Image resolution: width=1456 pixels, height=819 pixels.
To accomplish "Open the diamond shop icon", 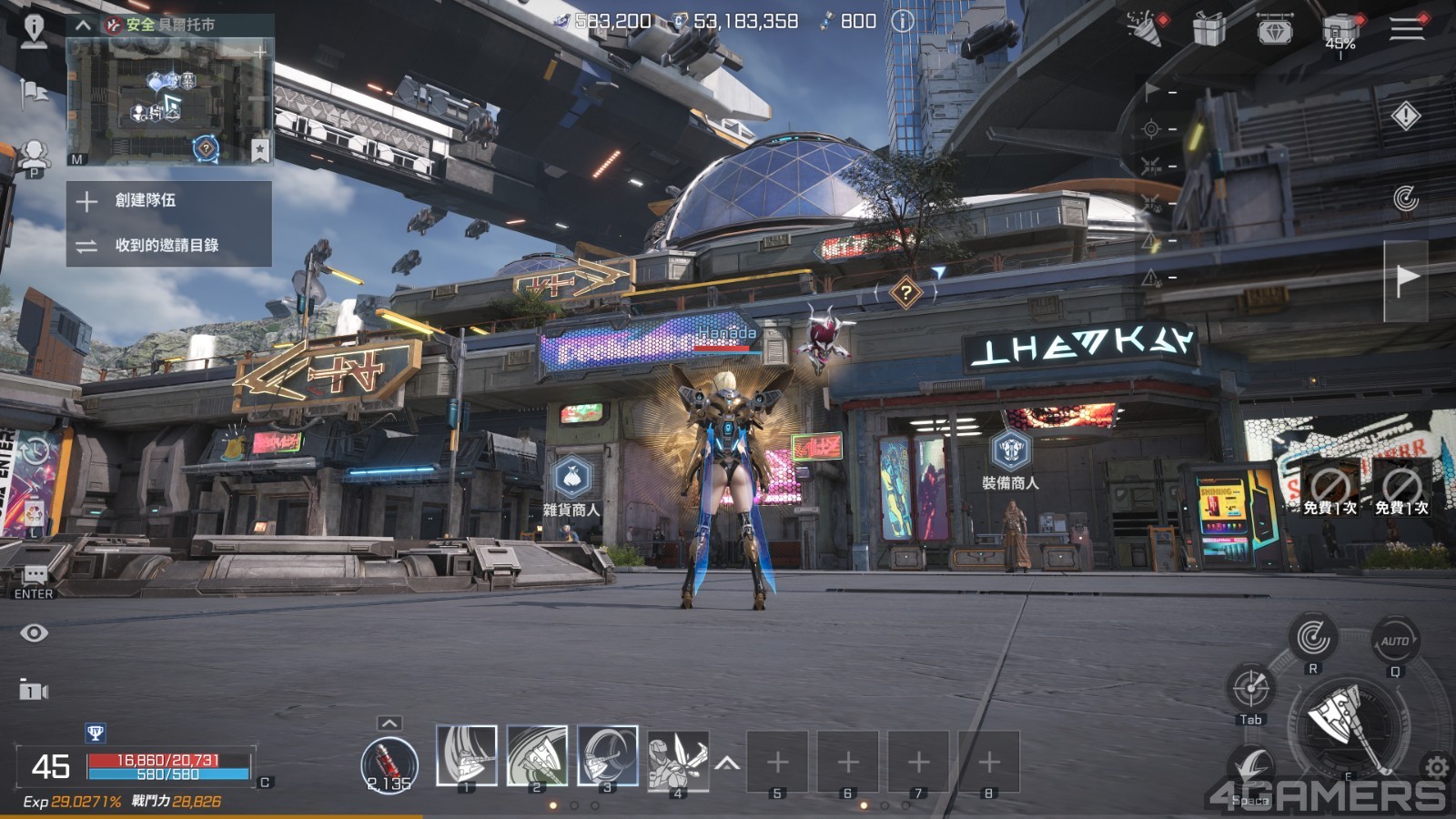I will click(x=1274, y=29).
